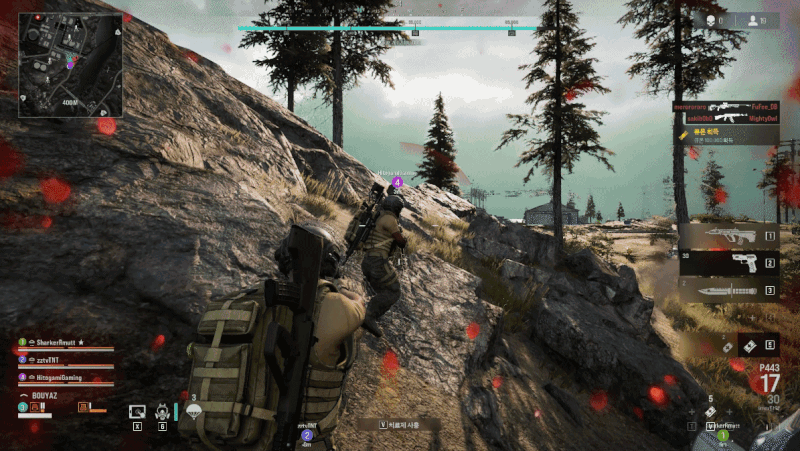Viewport: 800px width, 451px height.
Task: Click the parachute icon
Action: pos(194,410)
